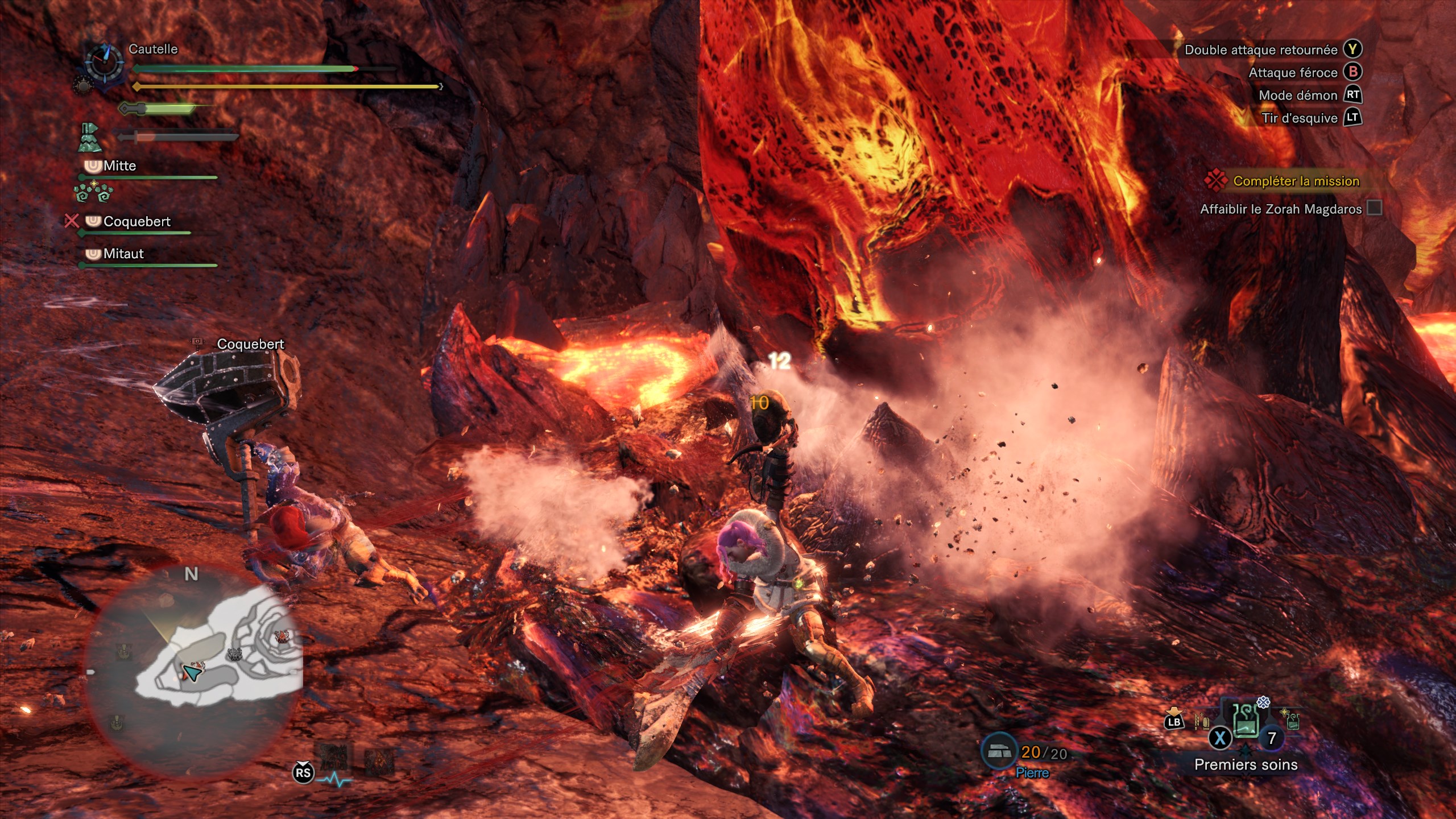Click the green mantle icon below the sharpness gauge
The width and height of the screenshot is (1456, 819).
click(89, 138)
